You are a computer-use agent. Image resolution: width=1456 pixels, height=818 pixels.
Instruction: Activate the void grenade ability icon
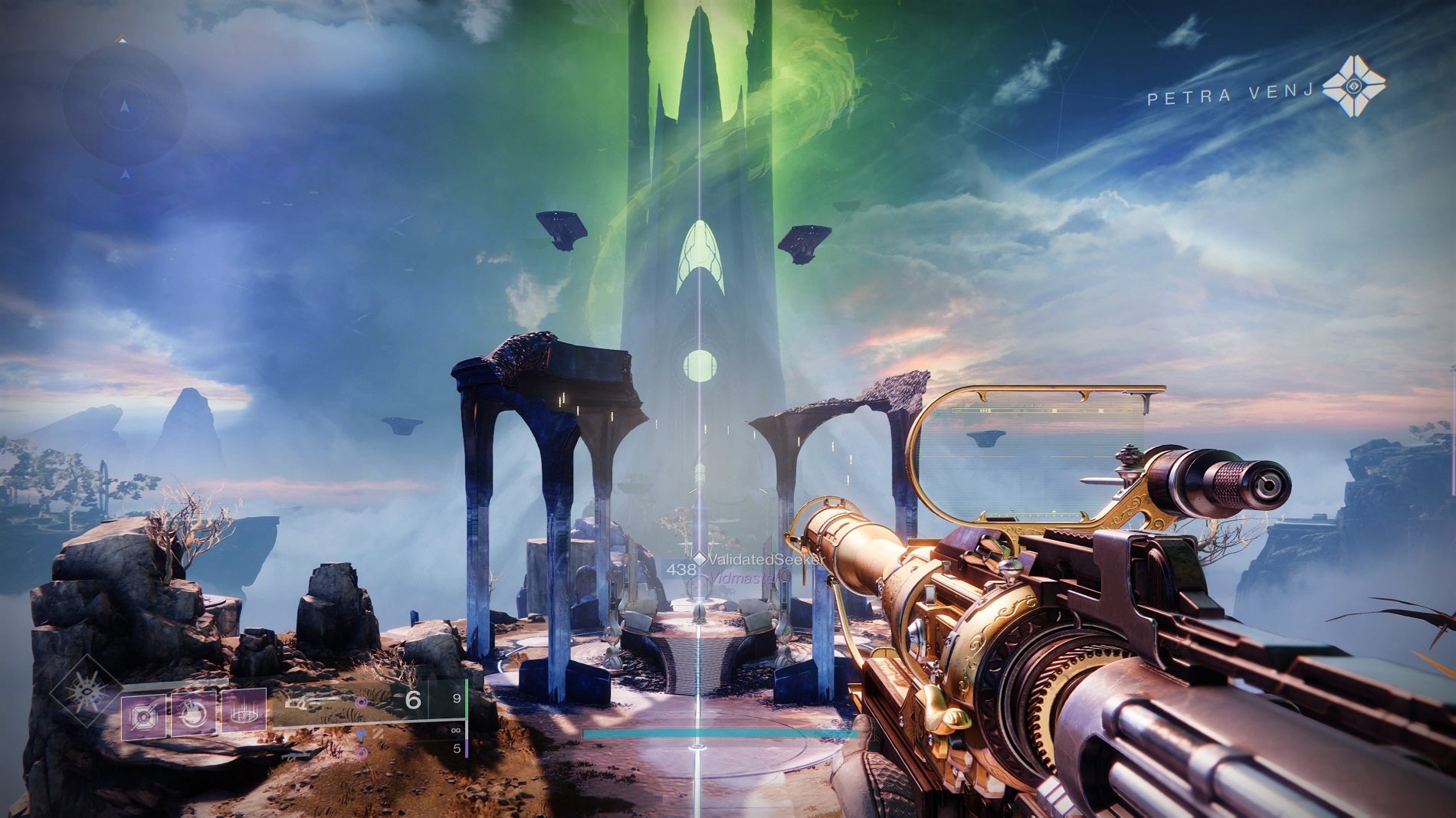(x=144, y=716)
